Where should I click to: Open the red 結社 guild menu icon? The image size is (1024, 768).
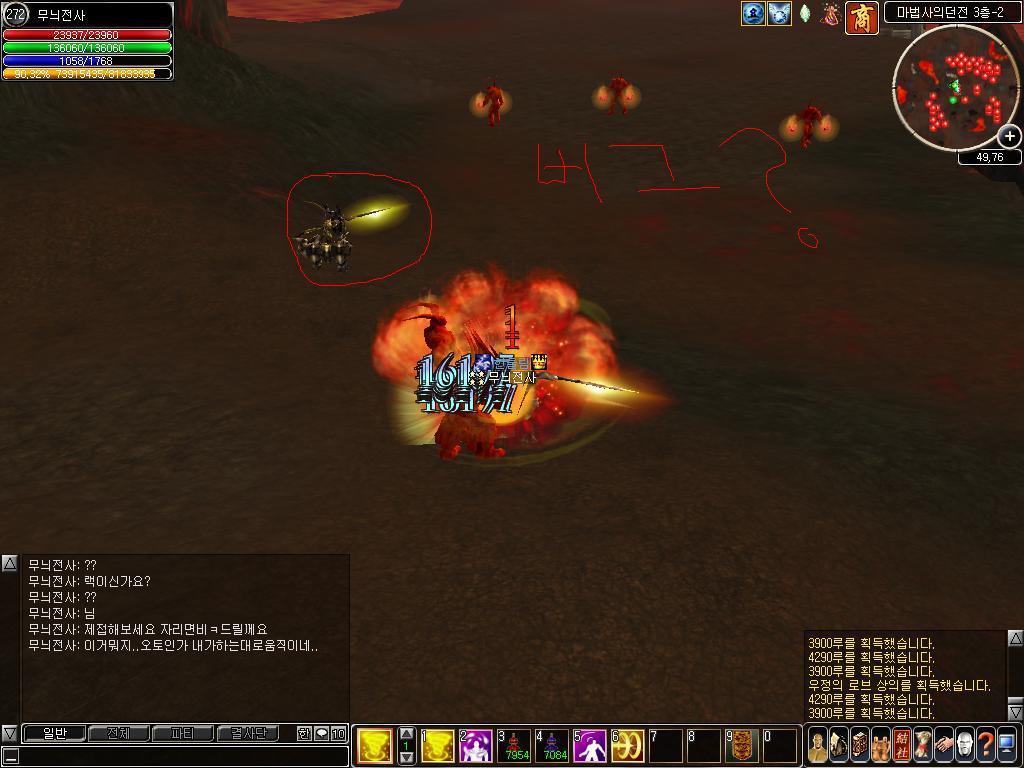pos(902,745)
